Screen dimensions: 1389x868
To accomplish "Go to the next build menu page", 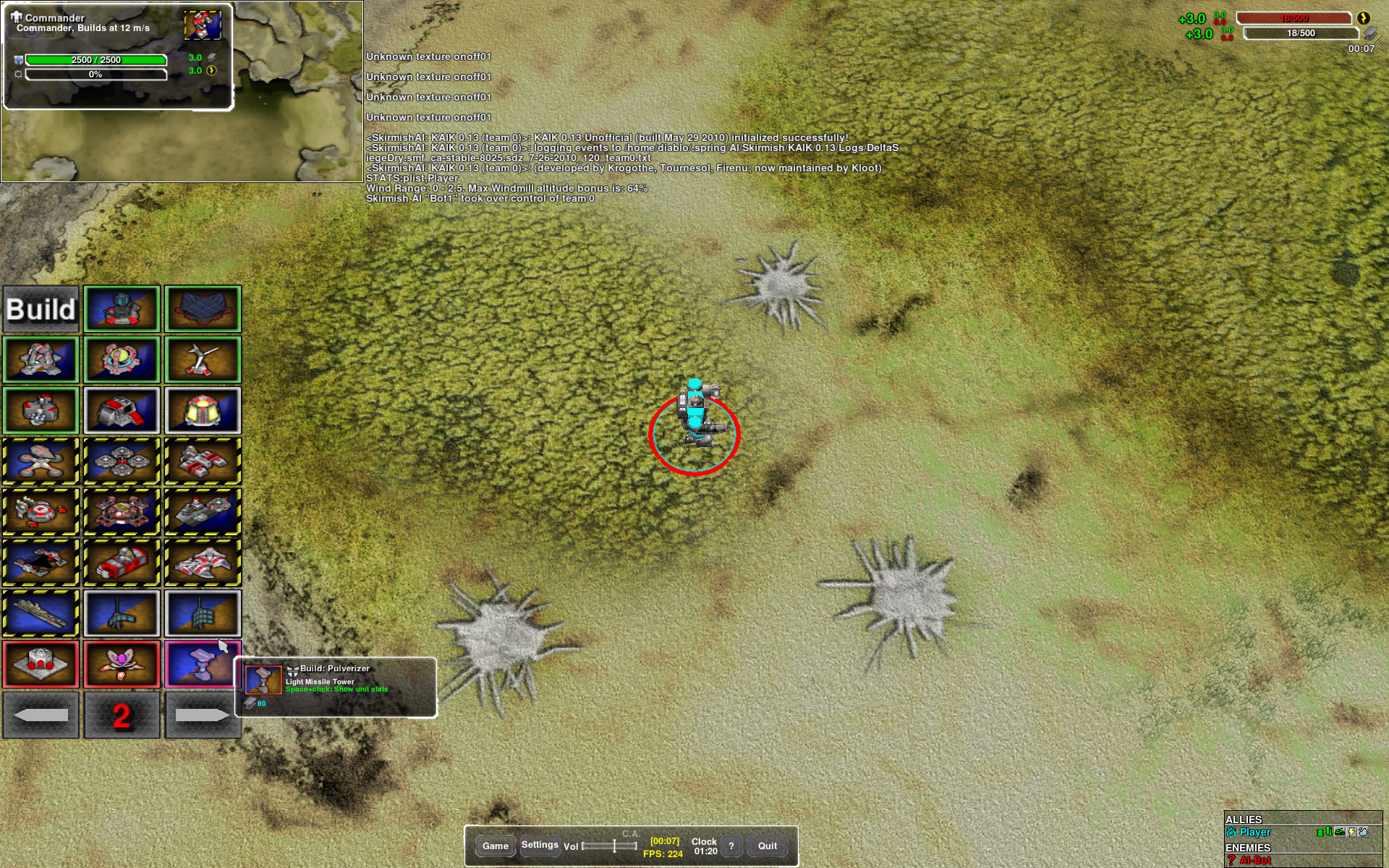I will coord(203,715).
